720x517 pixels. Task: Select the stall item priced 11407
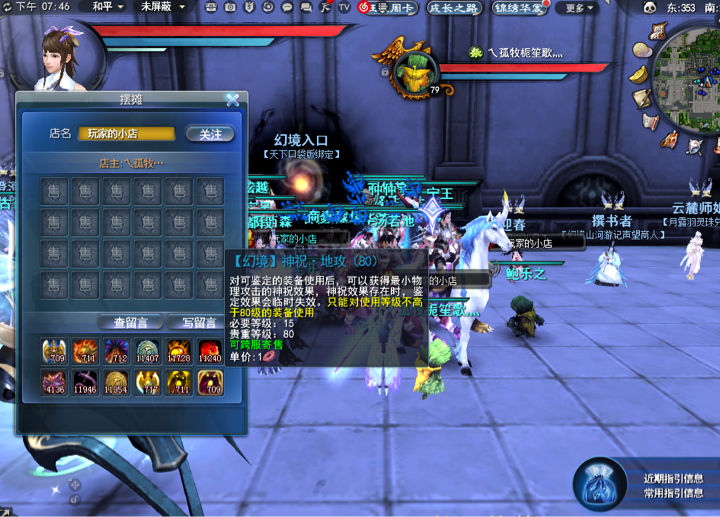tap(147, 351)
